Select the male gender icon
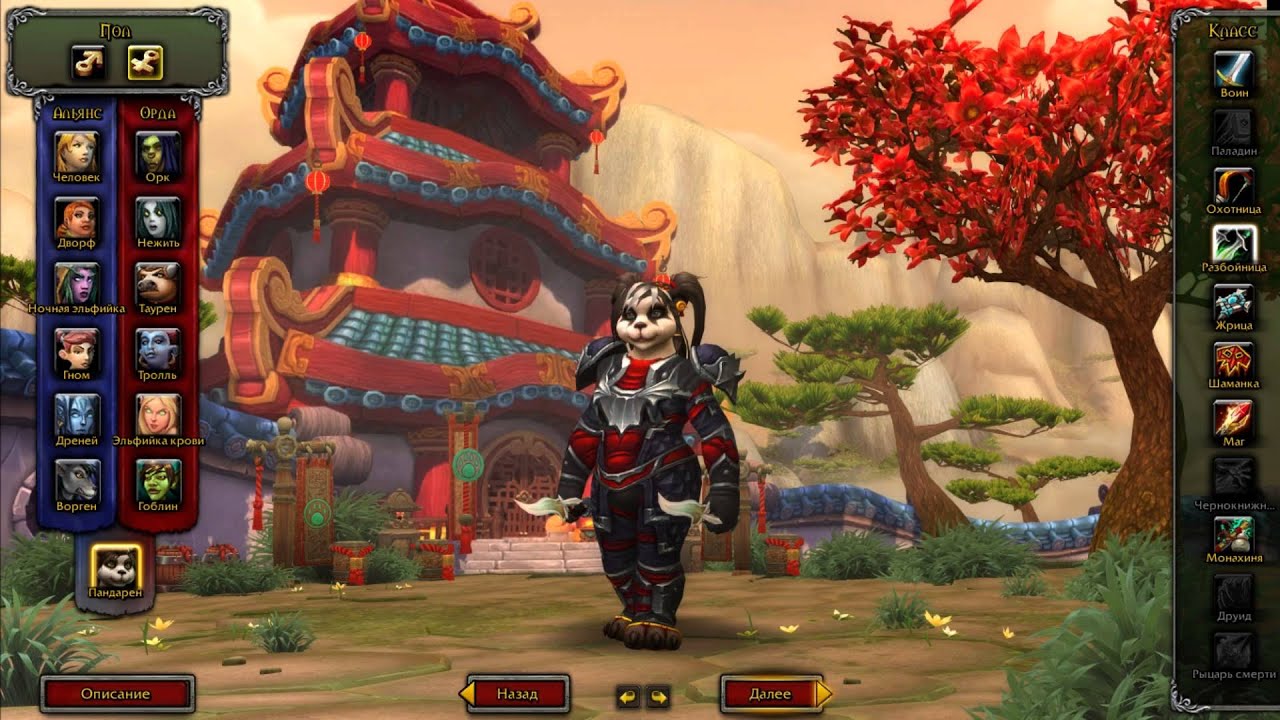 88,63
